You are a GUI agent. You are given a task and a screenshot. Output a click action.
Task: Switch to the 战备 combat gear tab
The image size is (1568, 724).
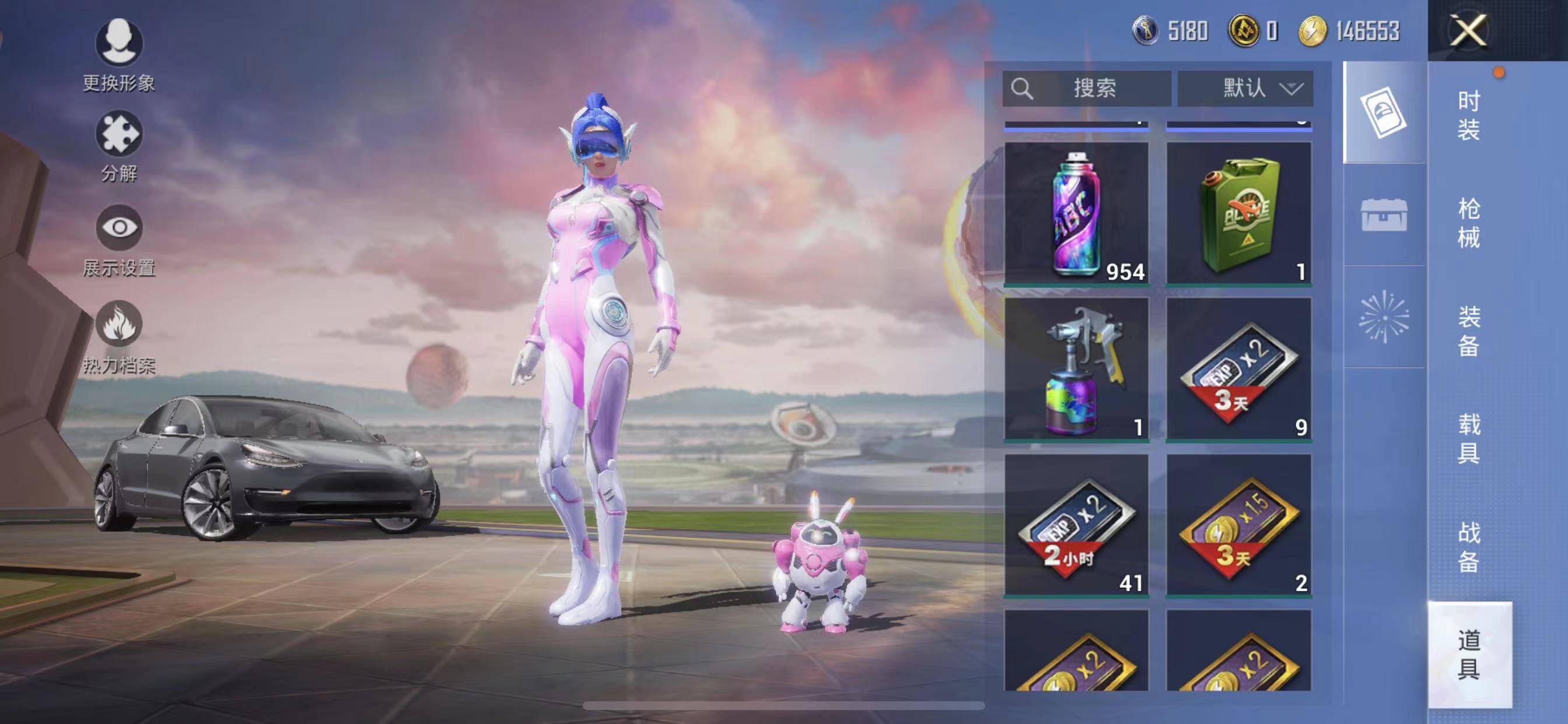1469,546
